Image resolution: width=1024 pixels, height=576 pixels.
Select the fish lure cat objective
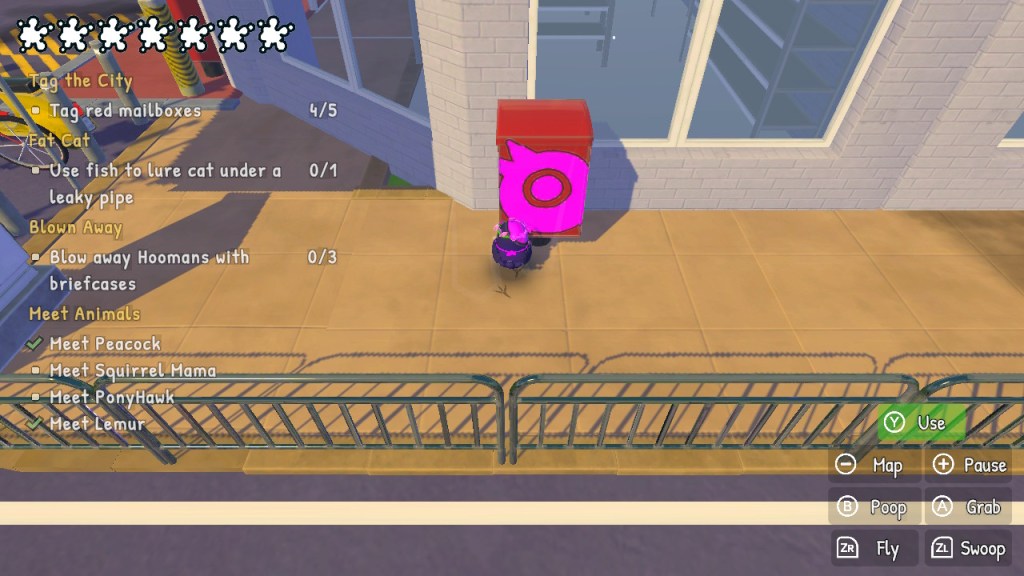[165, 183]
